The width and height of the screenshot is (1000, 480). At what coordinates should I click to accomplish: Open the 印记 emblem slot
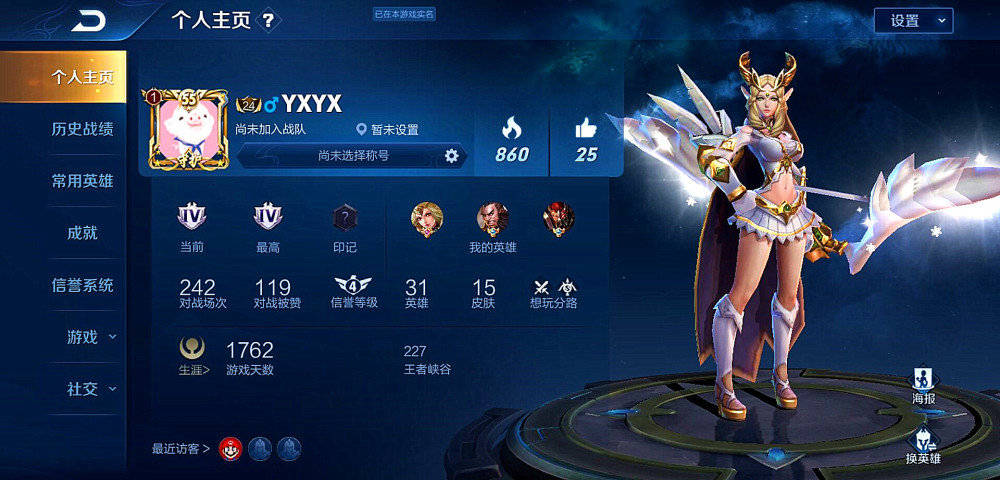click(x=344, y=218)
